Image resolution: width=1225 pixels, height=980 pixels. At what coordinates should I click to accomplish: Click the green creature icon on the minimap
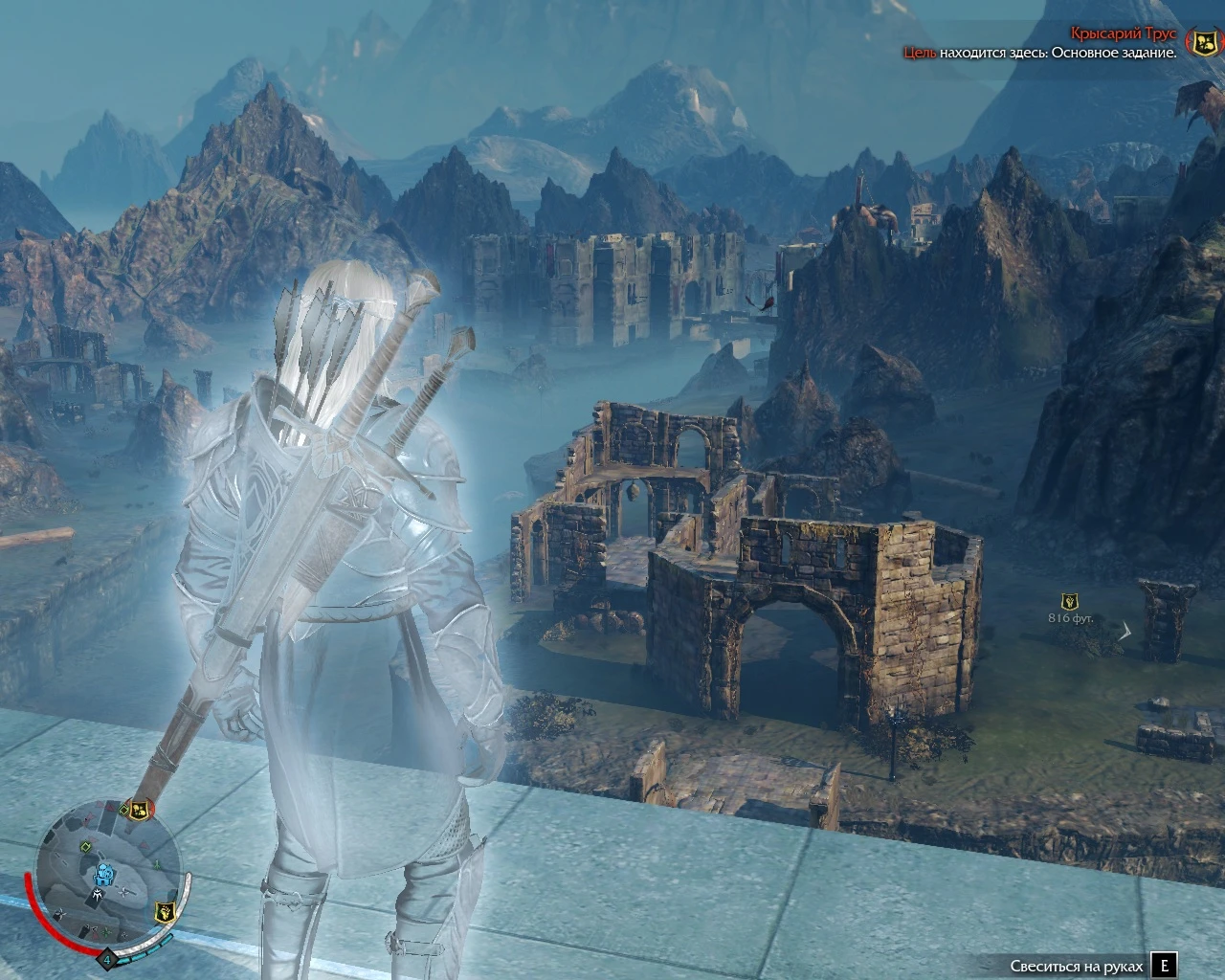click(159, 864)
